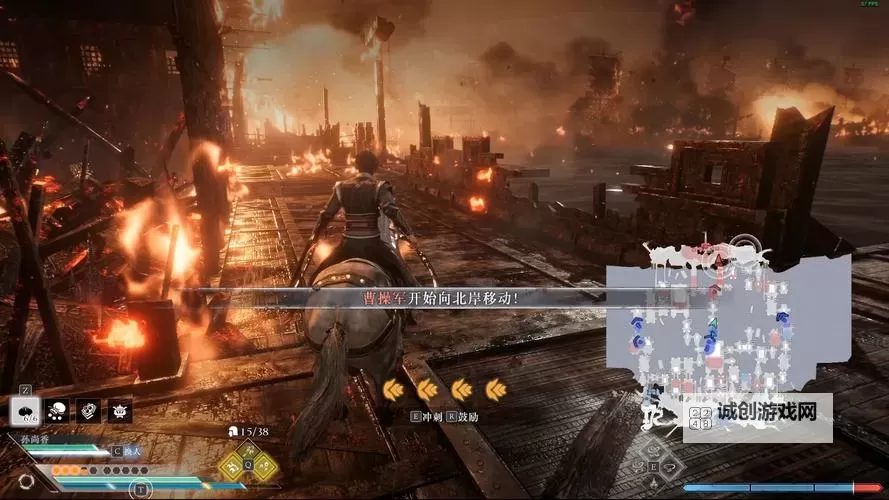
Task: Activate the tilted card item icon
Action: 89,409
